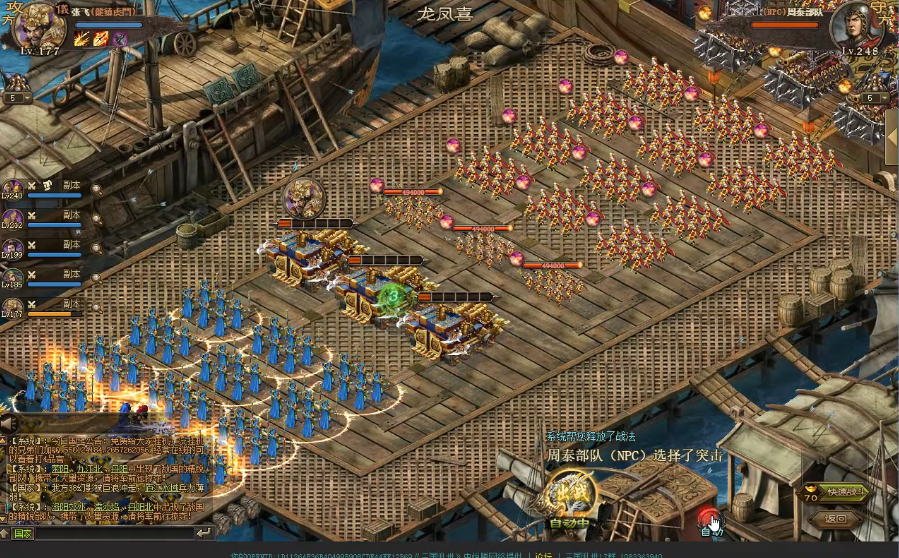Click the purple skill icon under attacker name
Screen dimensions: 899x558
pyautogui.click(x=119, y=39)
